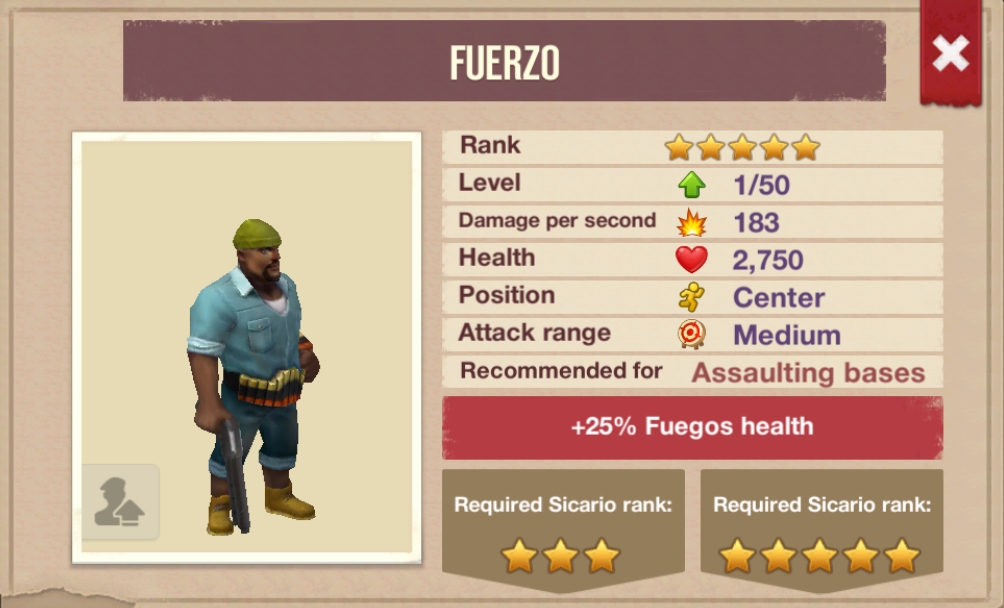Tap the character upgrade icon on the portrait
Image resolution: width=1004 pixels, height=608 pixels.
coord(120,502)
